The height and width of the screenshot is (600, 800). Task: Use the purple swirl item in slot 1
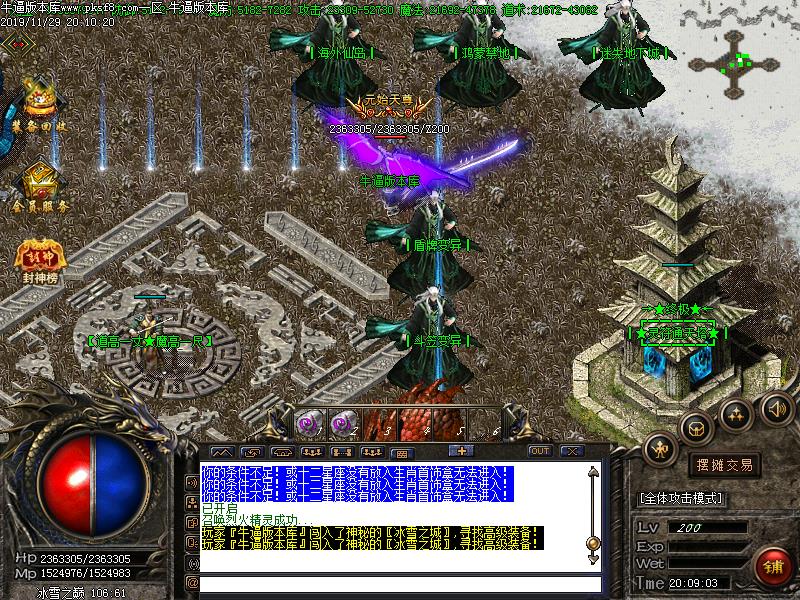[311, 425]
